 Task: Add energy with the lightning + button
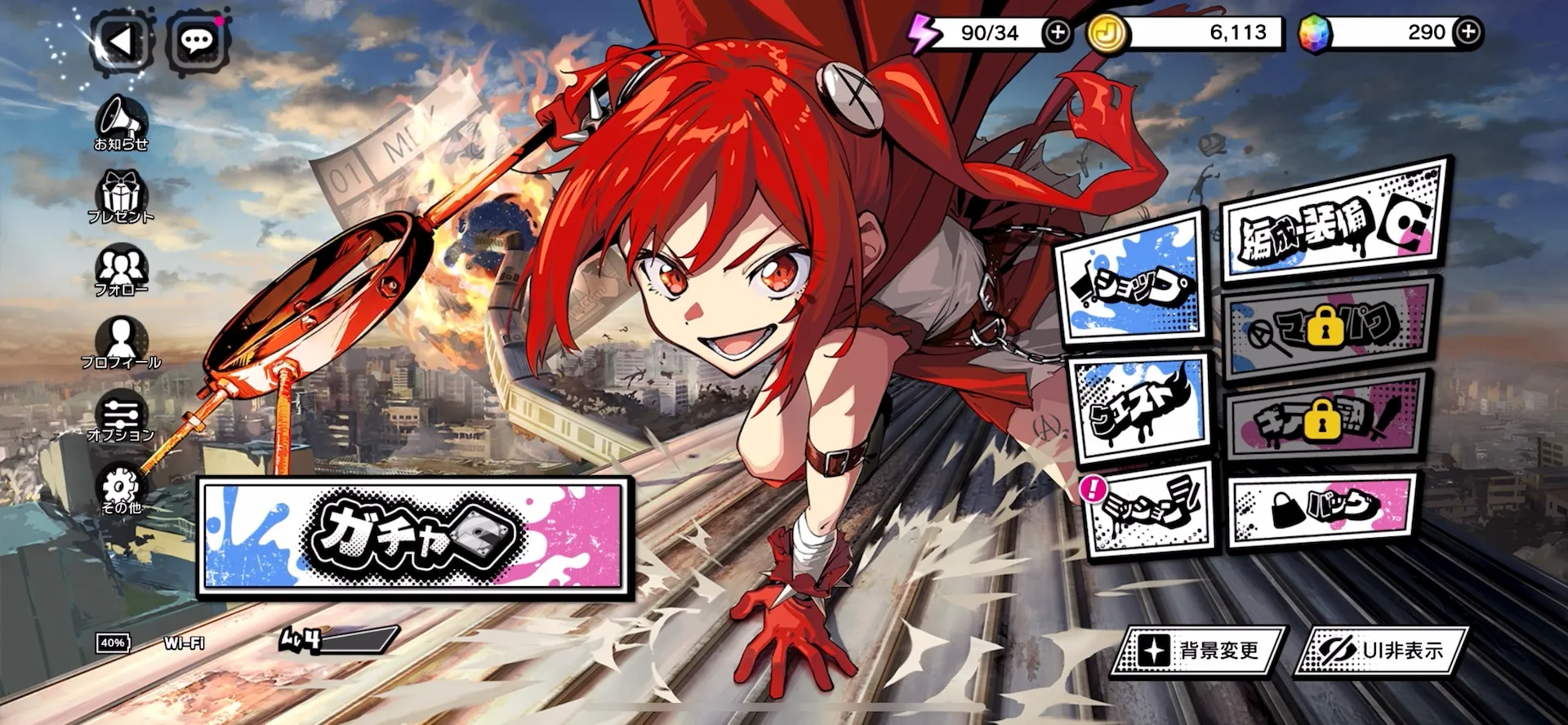(1058, 33)
